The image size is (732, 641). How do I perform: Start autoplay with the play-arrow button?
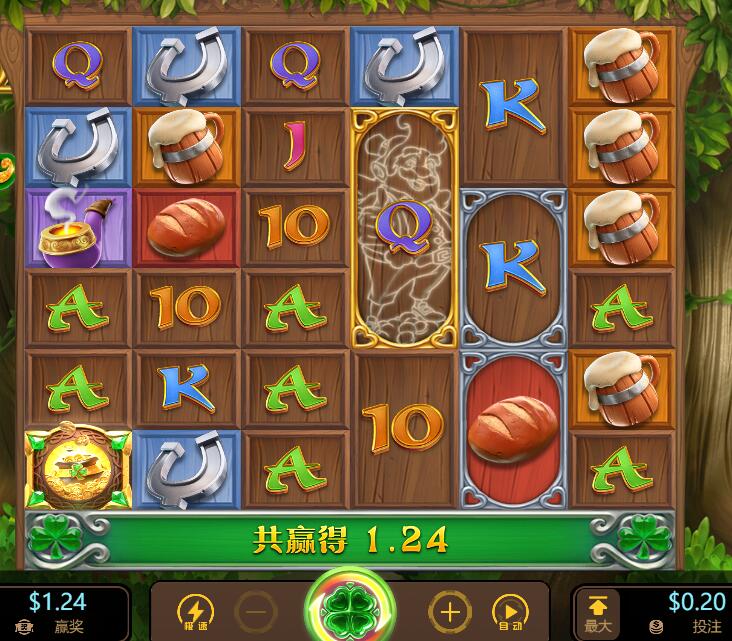tap(509, 612)
